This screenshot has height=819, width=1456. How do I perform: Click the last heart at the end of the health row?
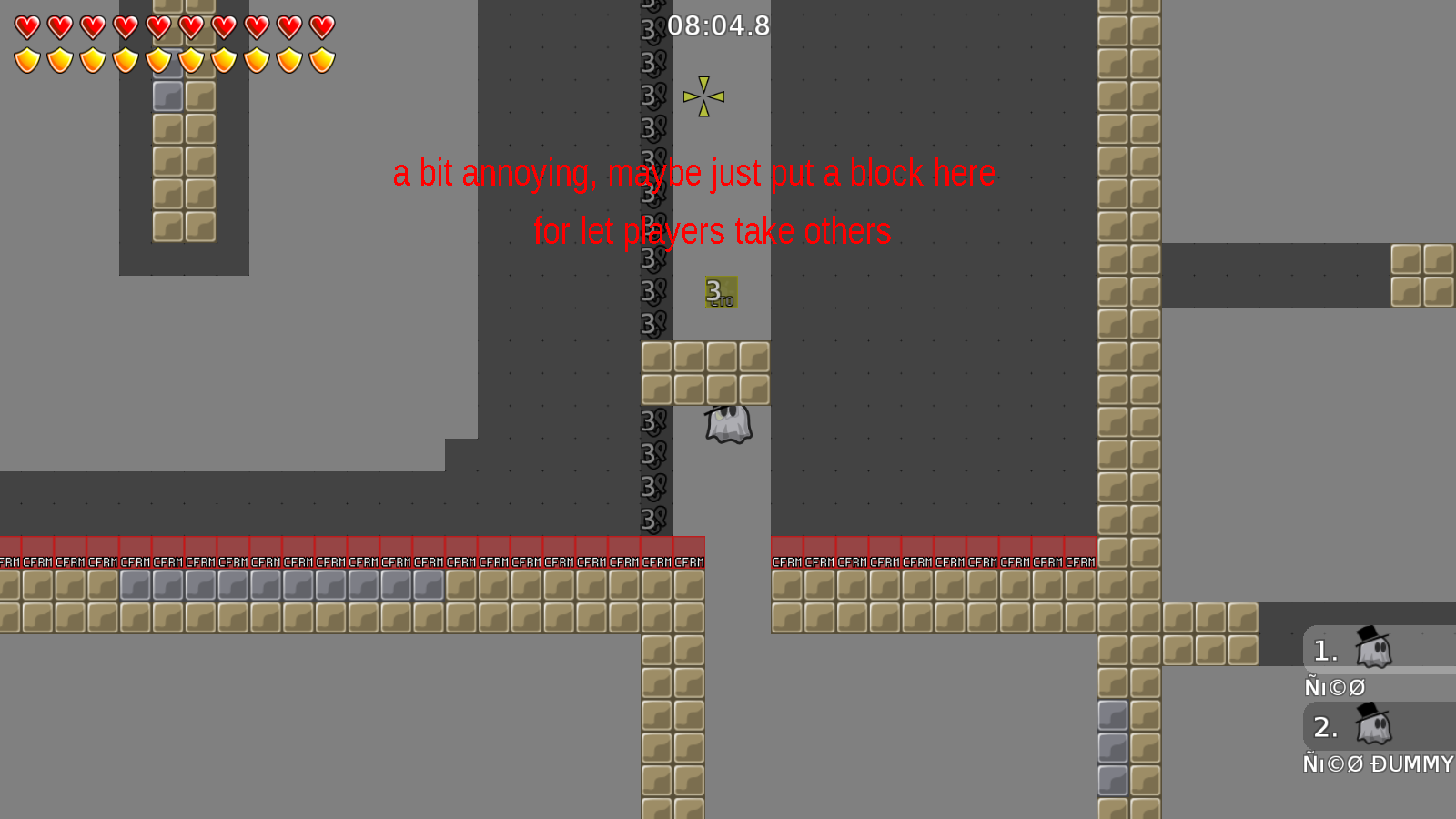(x=322, y=27)
